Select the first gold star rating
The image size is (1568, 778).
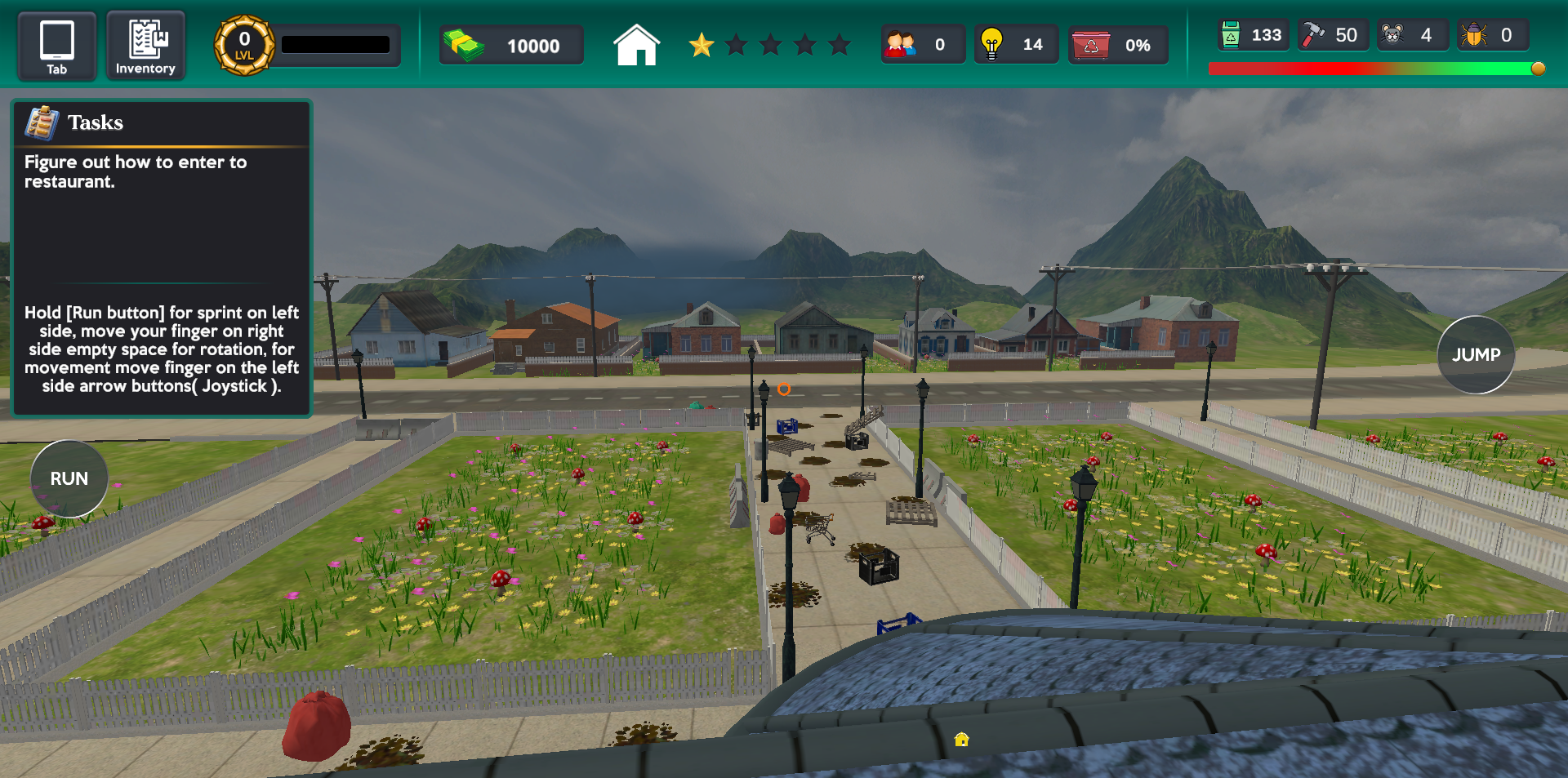[701, 46]
